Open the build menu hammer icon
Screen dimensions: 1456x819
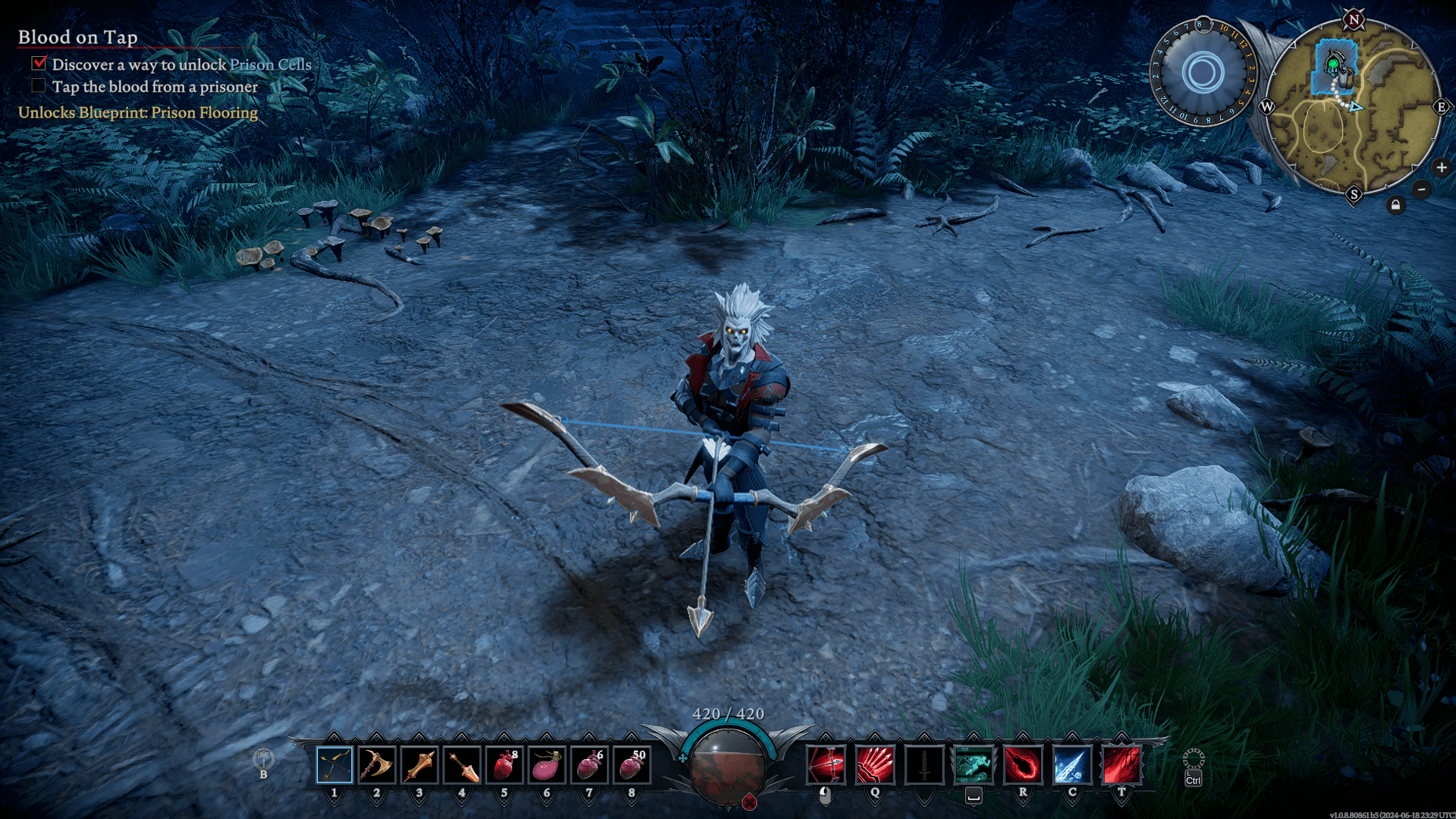(263, 759)
